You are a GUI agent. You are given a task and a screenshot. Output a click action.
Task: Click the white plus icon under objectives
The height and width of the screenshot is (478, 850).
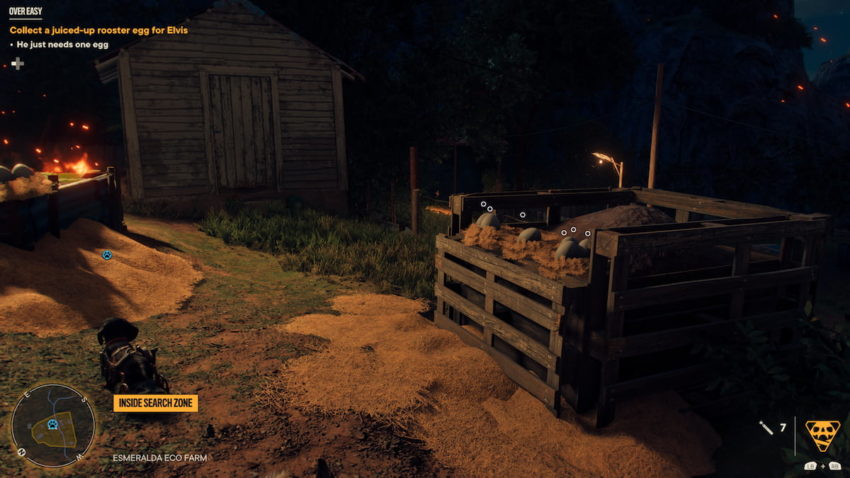(x=17, y=64)
